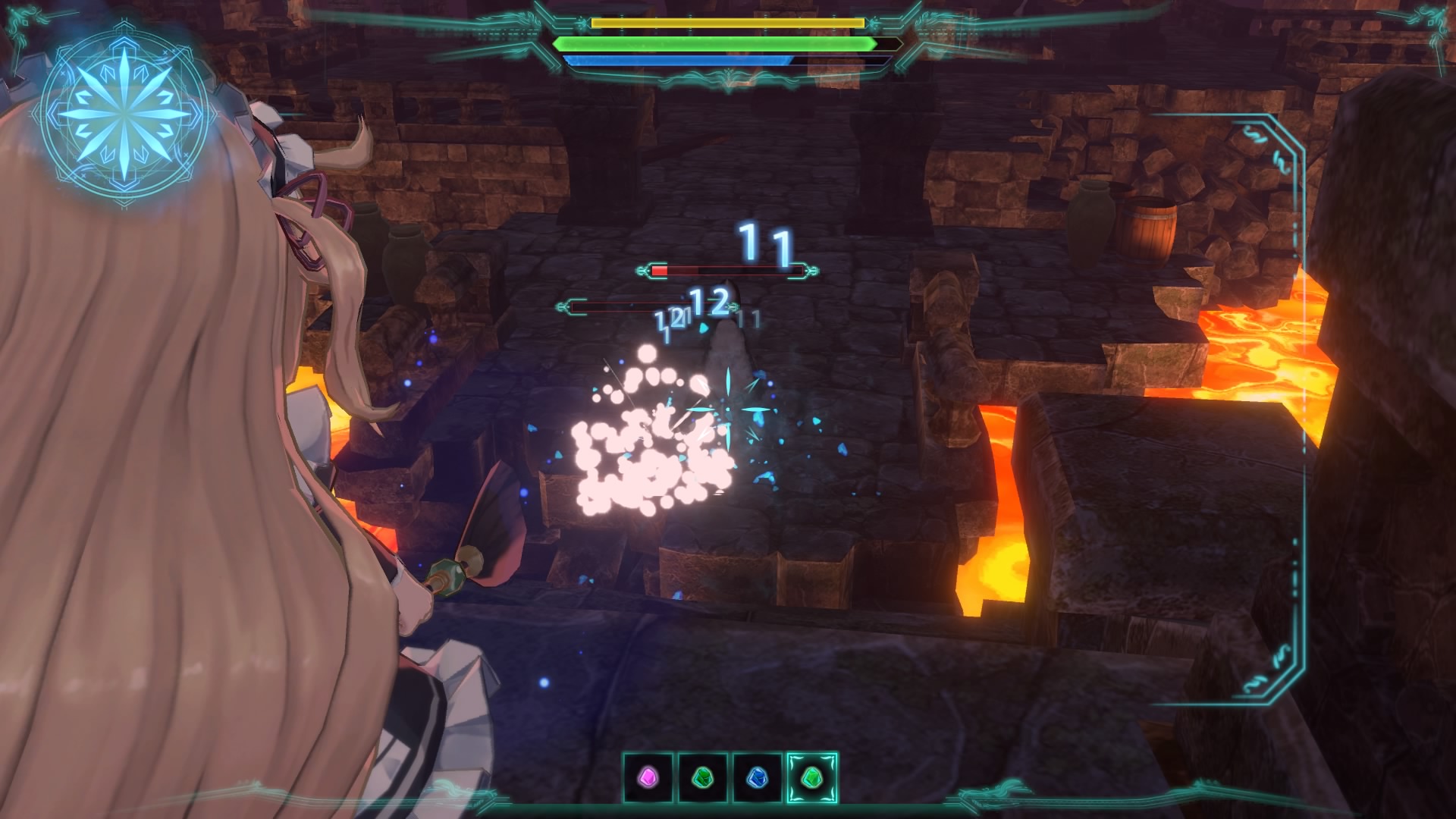Select the pink gem hotbar slot
This screenshot has height=819, width=1456.
pos(648,778)
